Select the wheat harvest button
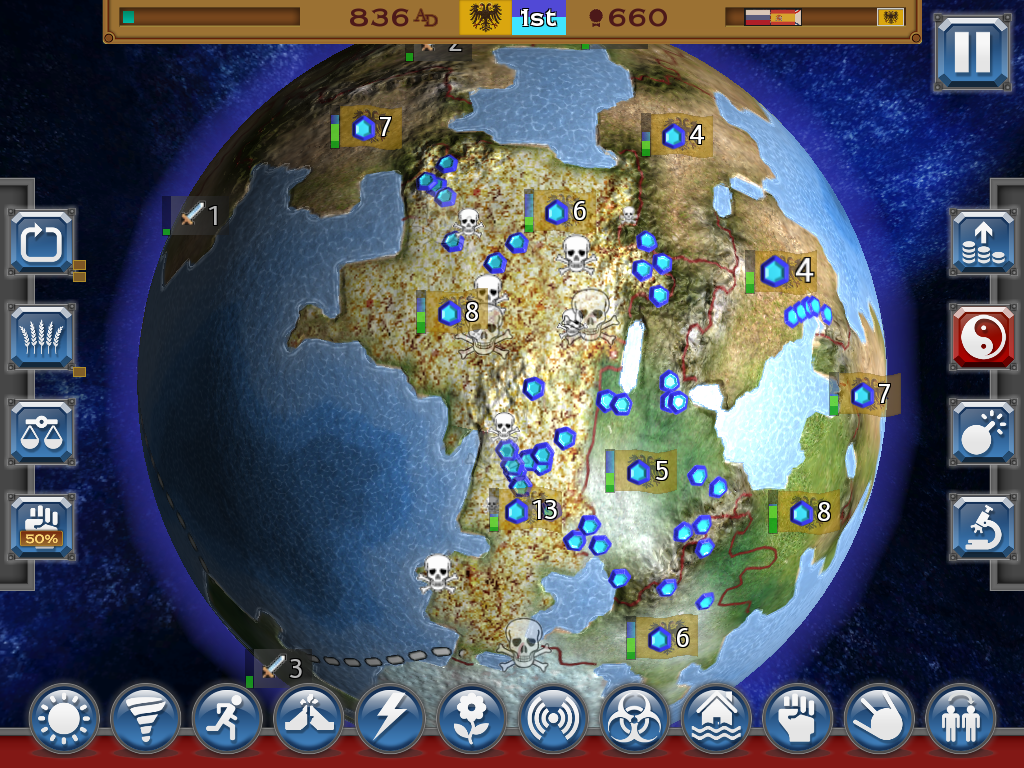The height and width of the screenshot is (768, 1024). coord(42,337)
